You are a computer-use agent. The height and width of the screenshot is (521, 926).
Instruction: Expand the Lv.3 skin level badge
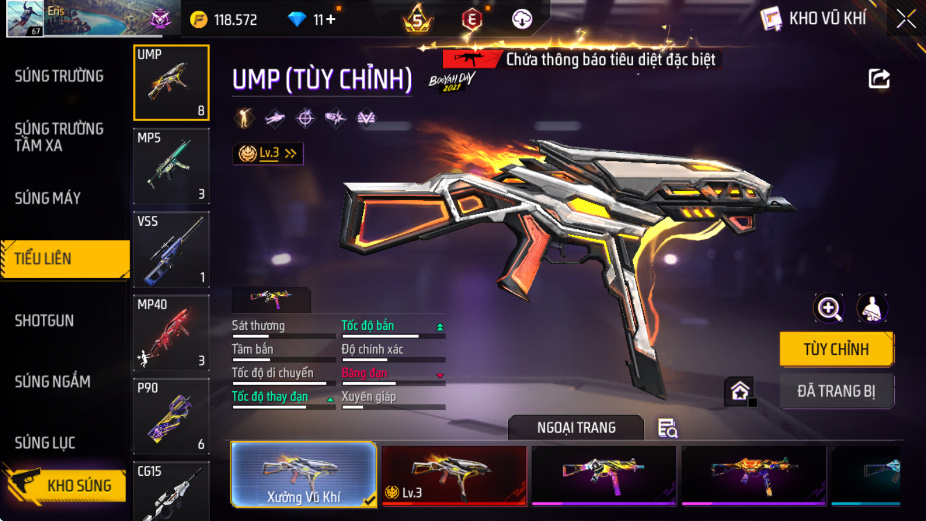point(268,153)
